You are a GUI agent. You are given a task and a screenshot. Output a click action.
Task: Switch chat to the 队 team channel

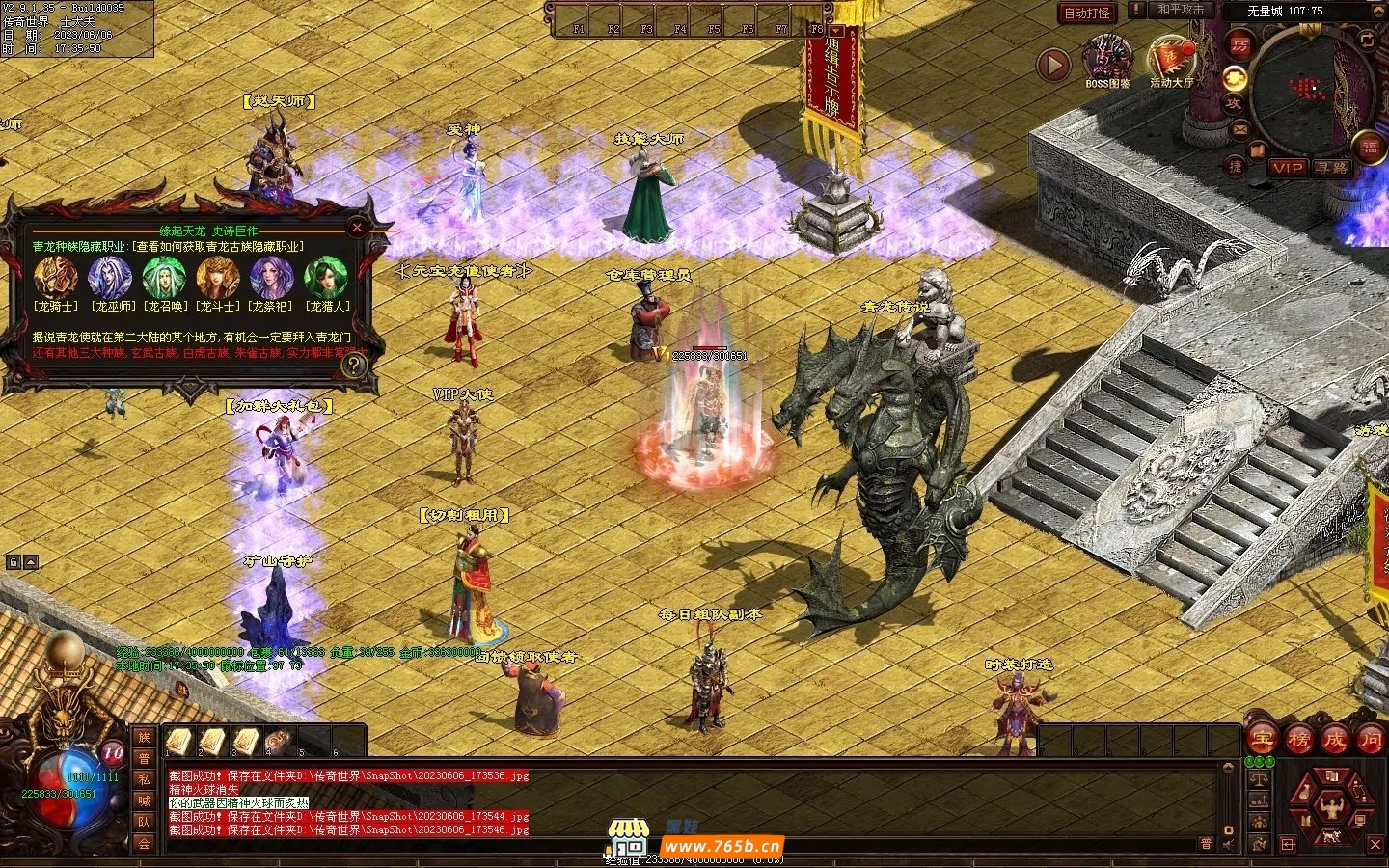[144, 822]
